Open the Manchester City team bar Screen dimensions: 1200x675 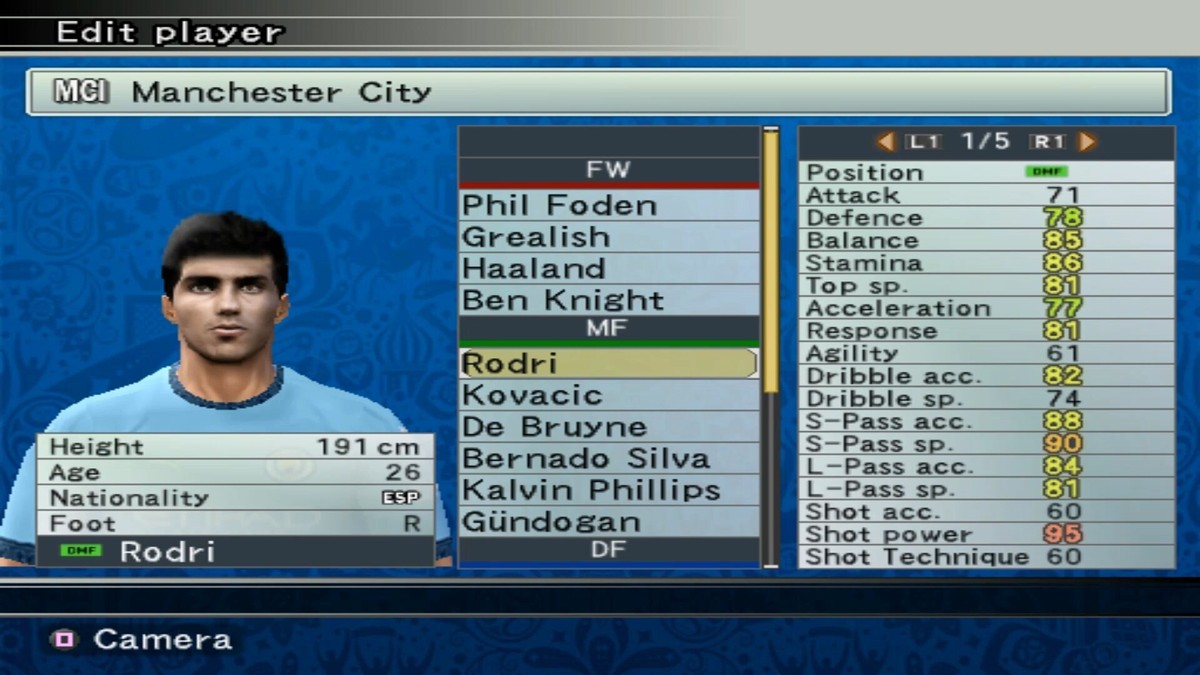[598, 92]
